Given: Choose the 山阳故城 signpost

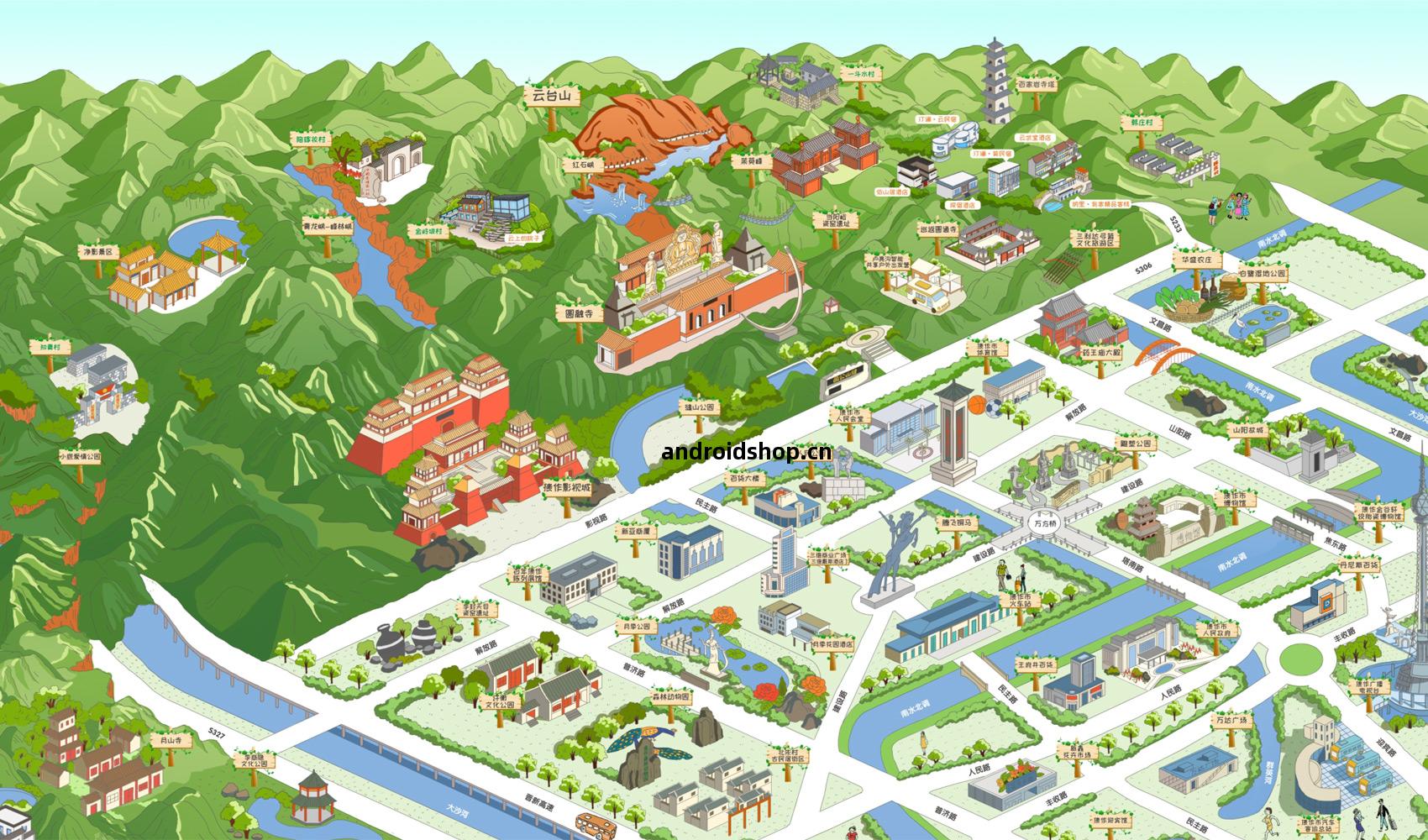Looking at the screenshot, I should pos(1248,429).
